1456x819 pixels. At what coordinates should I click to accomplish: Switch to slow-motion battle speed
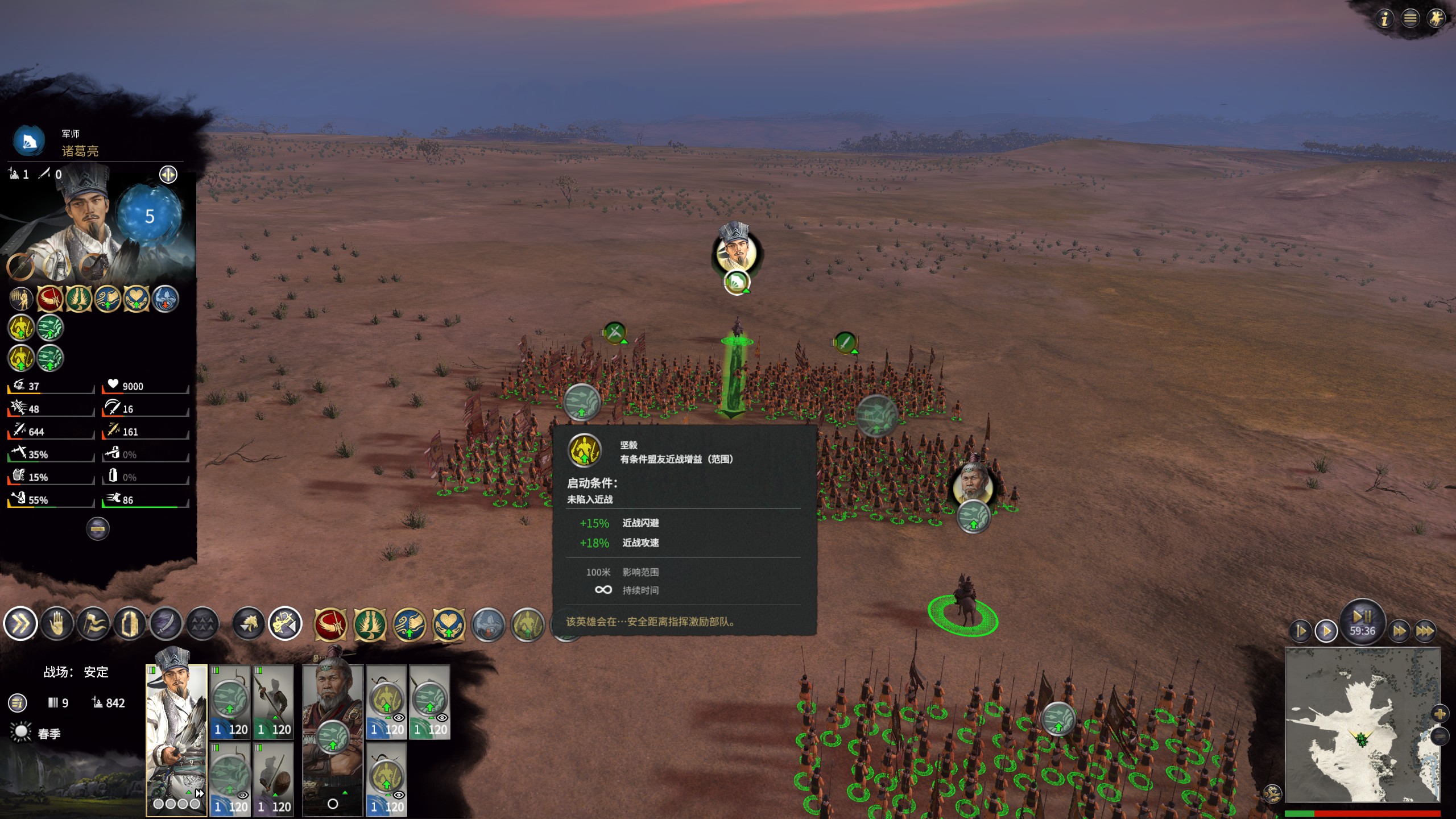[1301, 631]
